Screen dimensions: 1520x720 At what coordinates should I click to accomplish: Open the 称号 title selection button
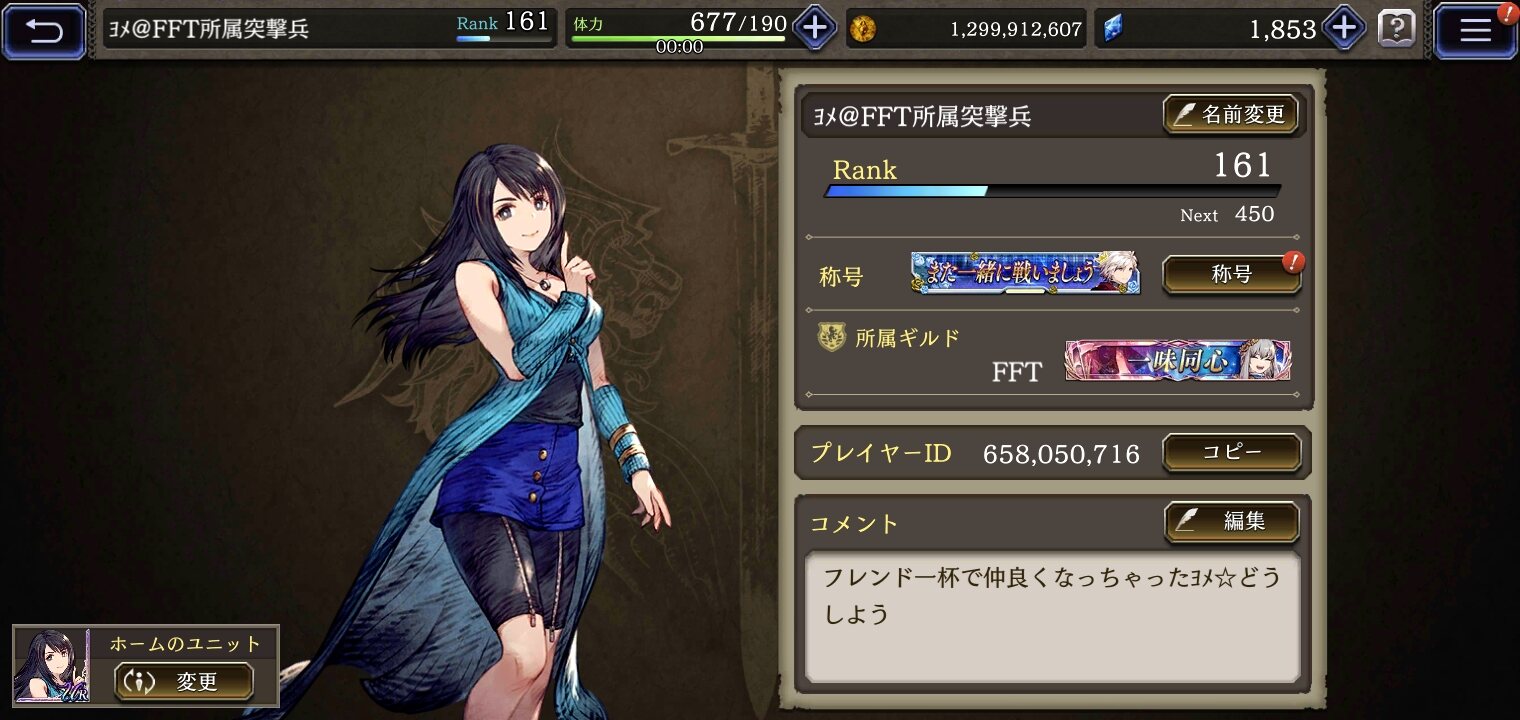pyautogui.click(x=1231, y=275)
